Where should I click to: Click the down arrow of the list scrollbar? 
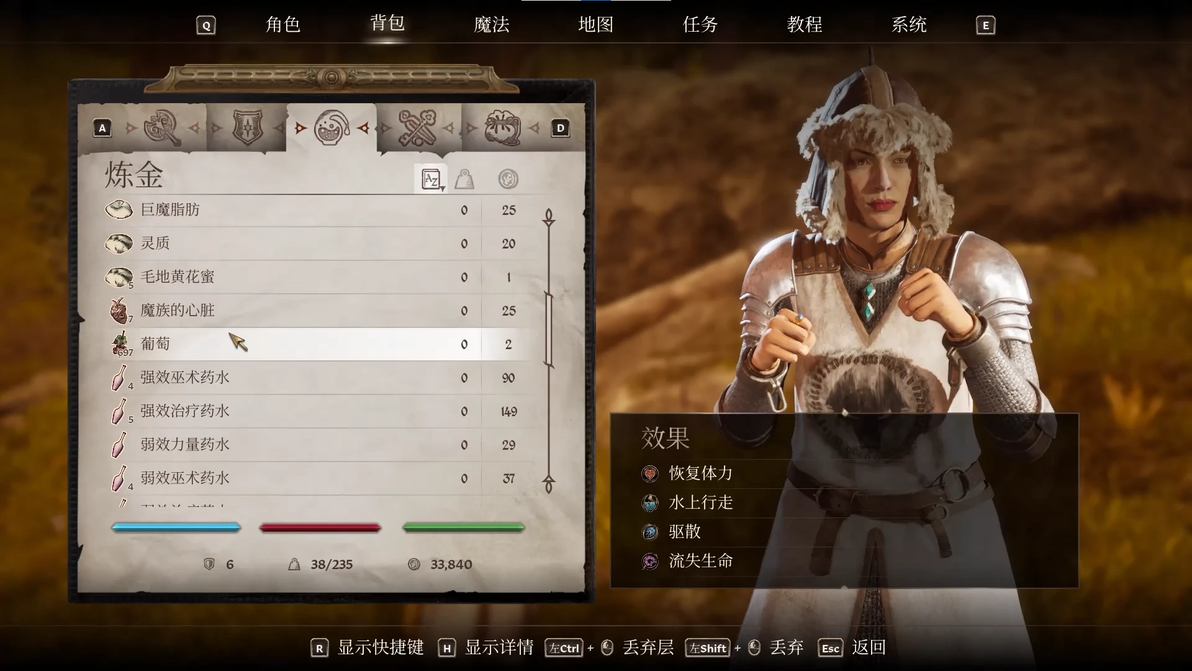coord(548,485)
